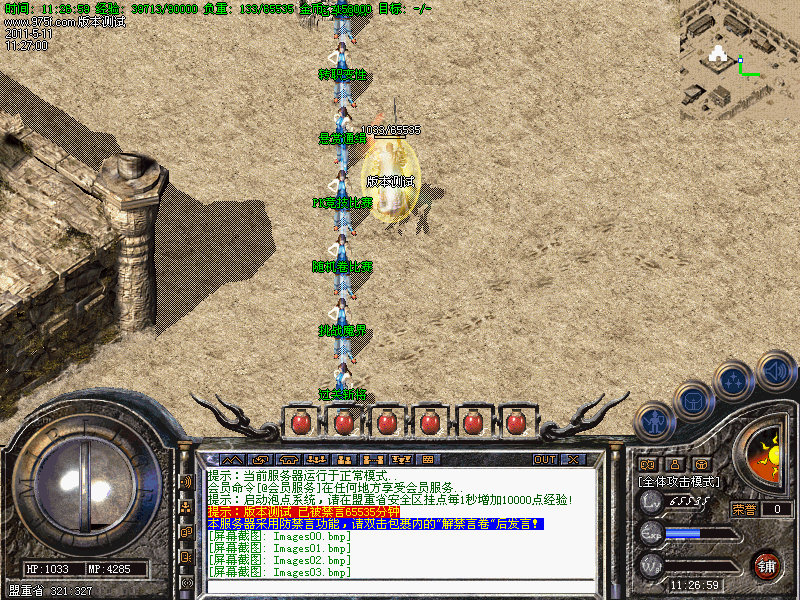This screenshot has height=600, width=800.
Task: Open the book icon above attack mode
Action: pyautogui.click(x=647, y=464)
